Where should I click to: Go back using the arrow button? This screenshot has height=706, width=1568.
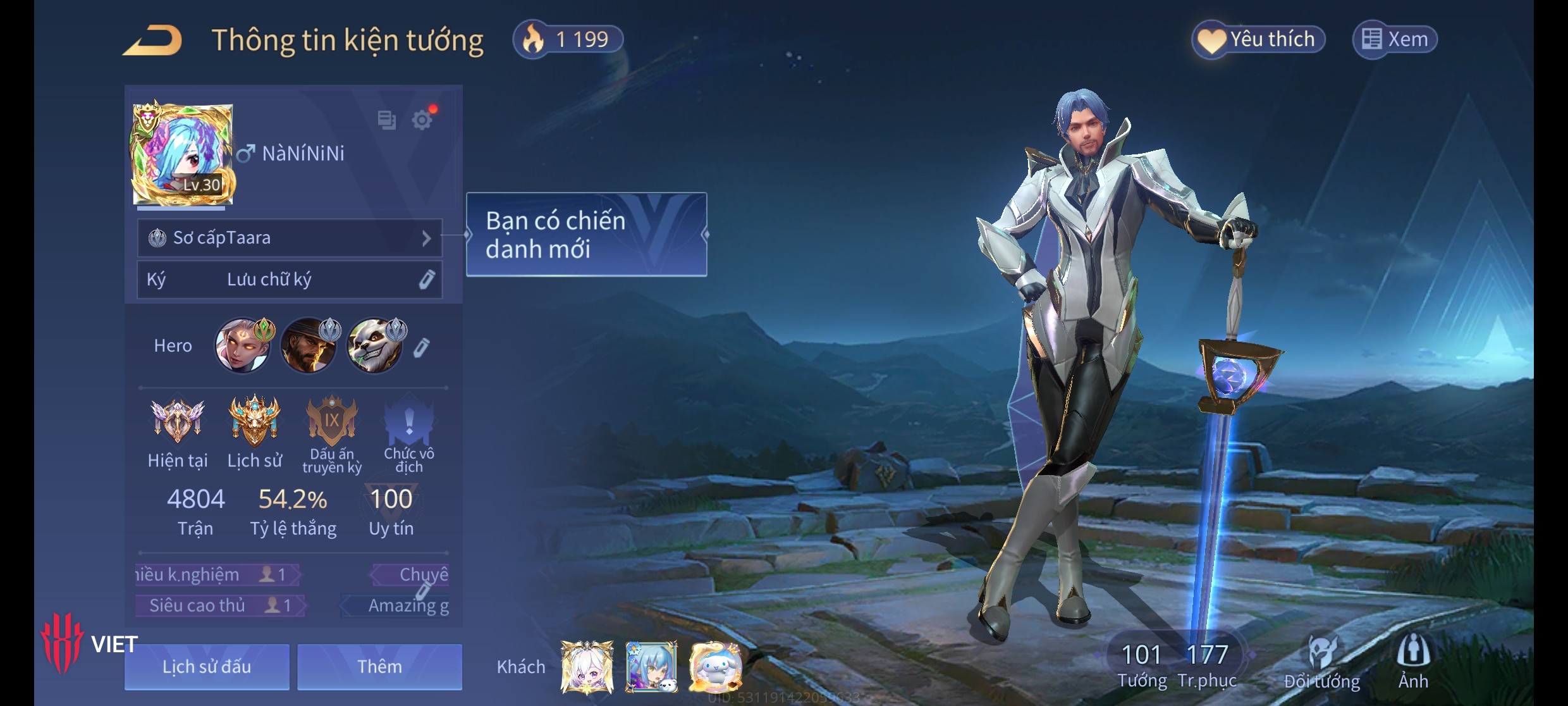point(152,40)
